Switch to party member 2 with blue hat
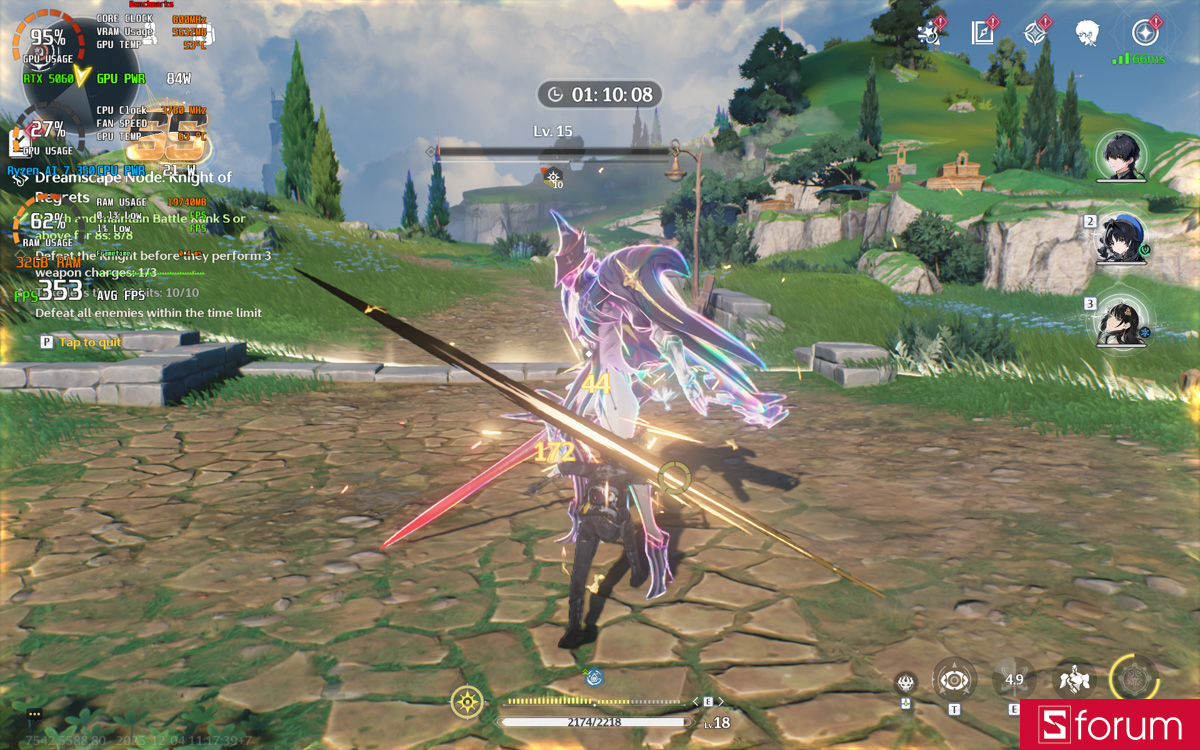Viewport: 1200px width, 750px height. point(1120,238)
